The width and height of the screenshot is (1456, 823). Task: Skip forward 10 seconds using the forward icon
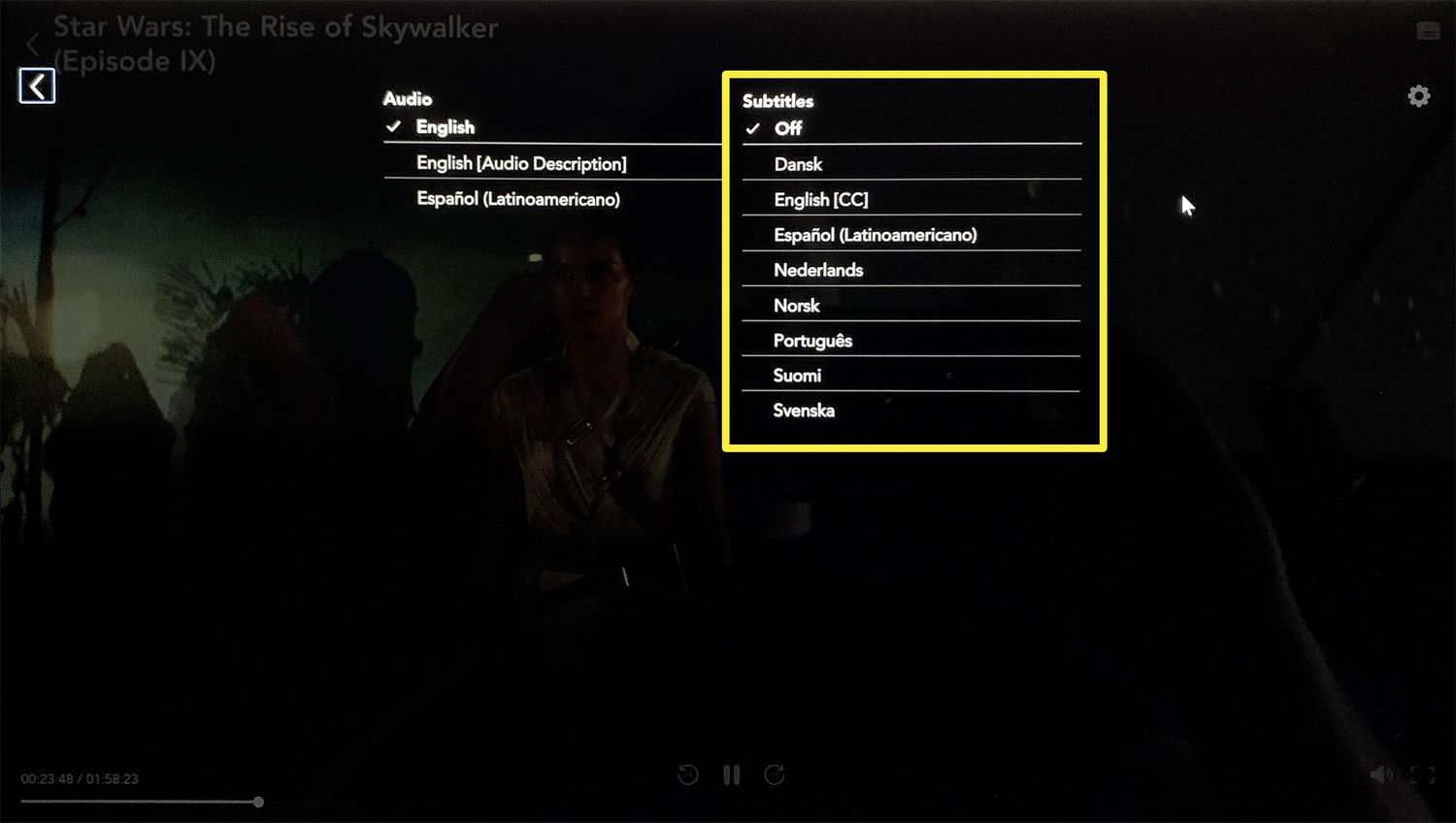click(x=775, y=774)
